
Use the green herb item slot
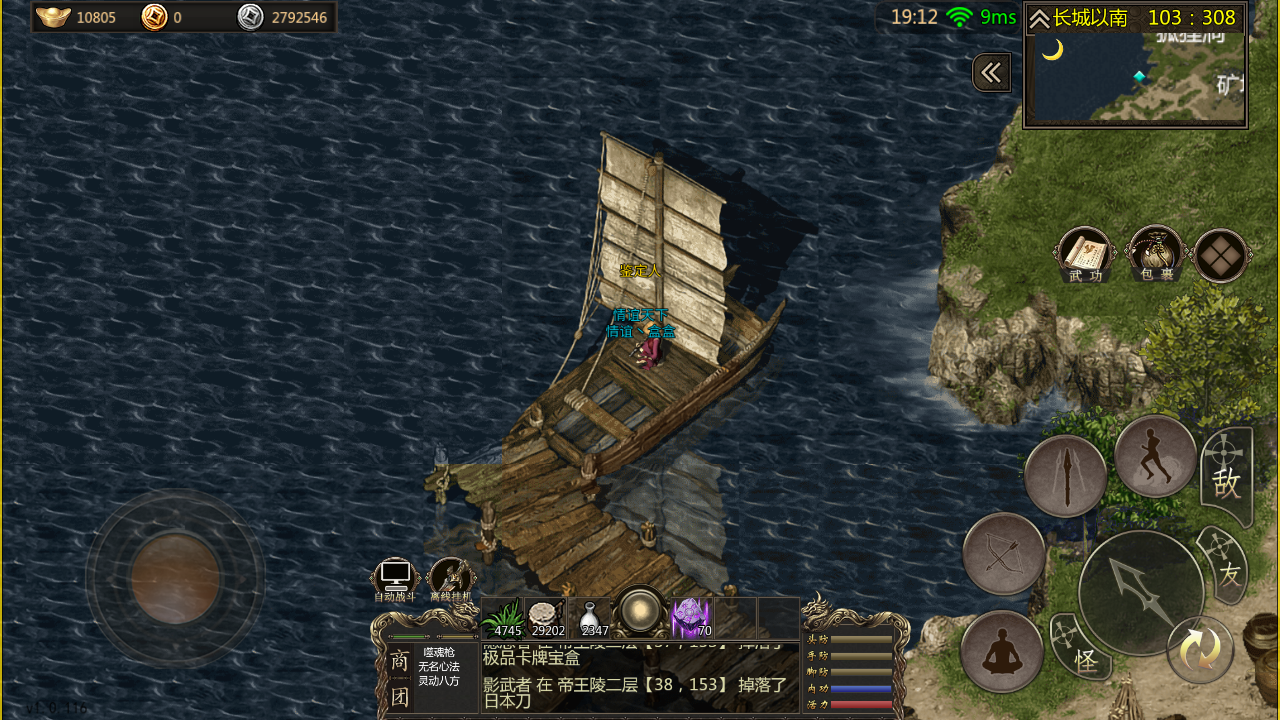[503, 618]
